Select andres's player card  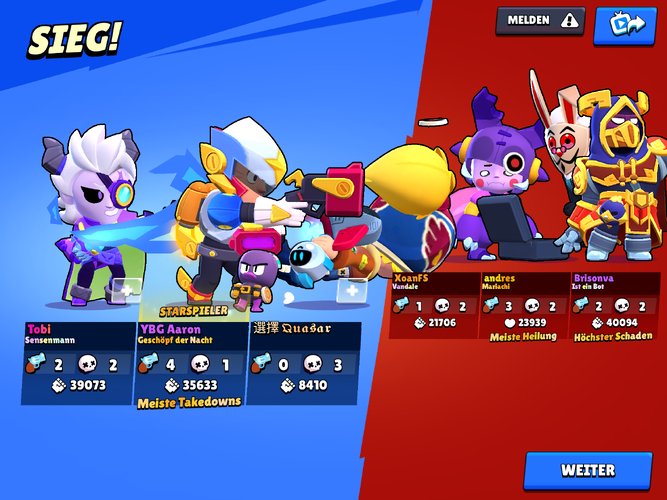523,306
